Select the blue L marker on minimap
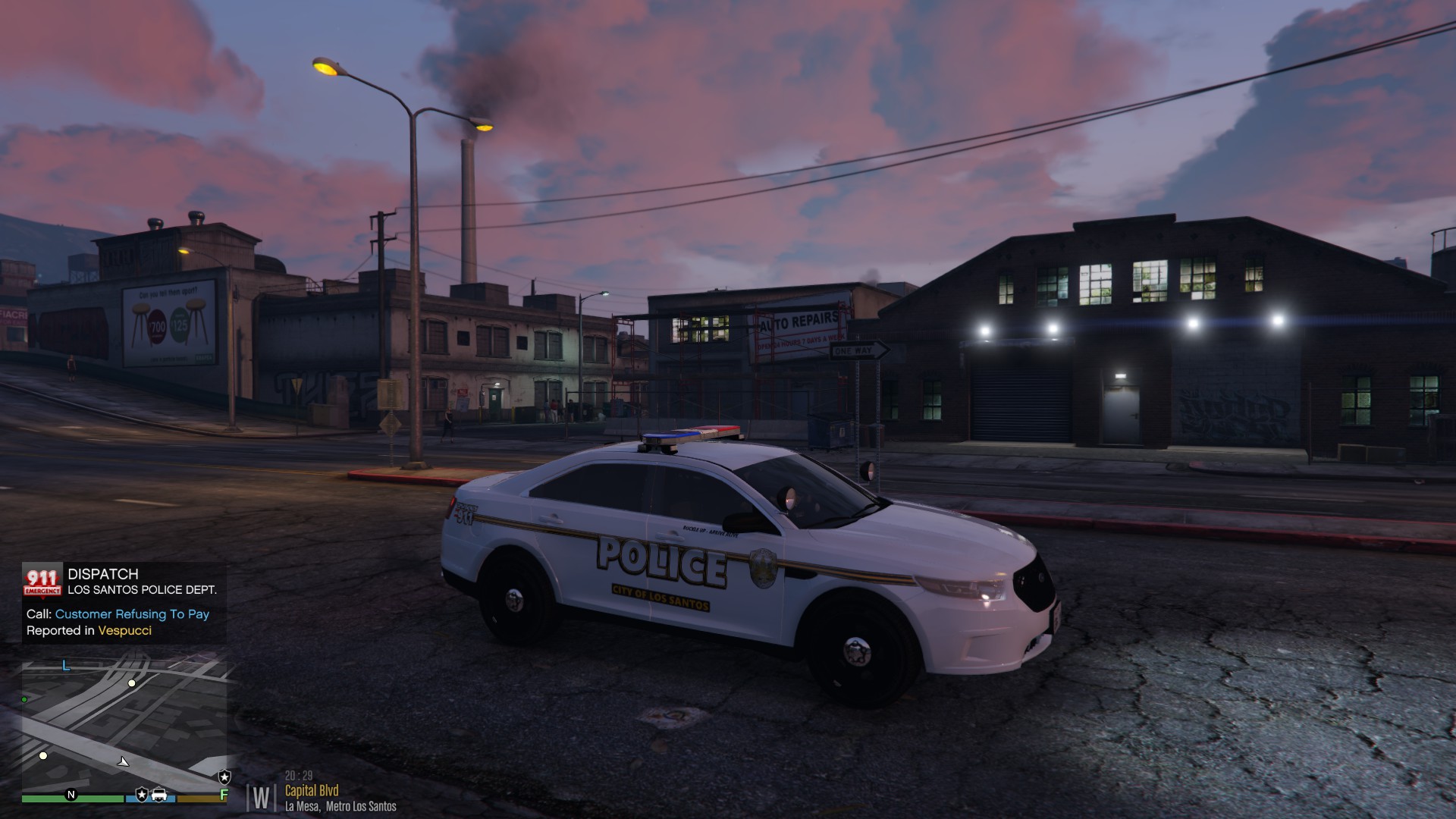 (66, 666)
